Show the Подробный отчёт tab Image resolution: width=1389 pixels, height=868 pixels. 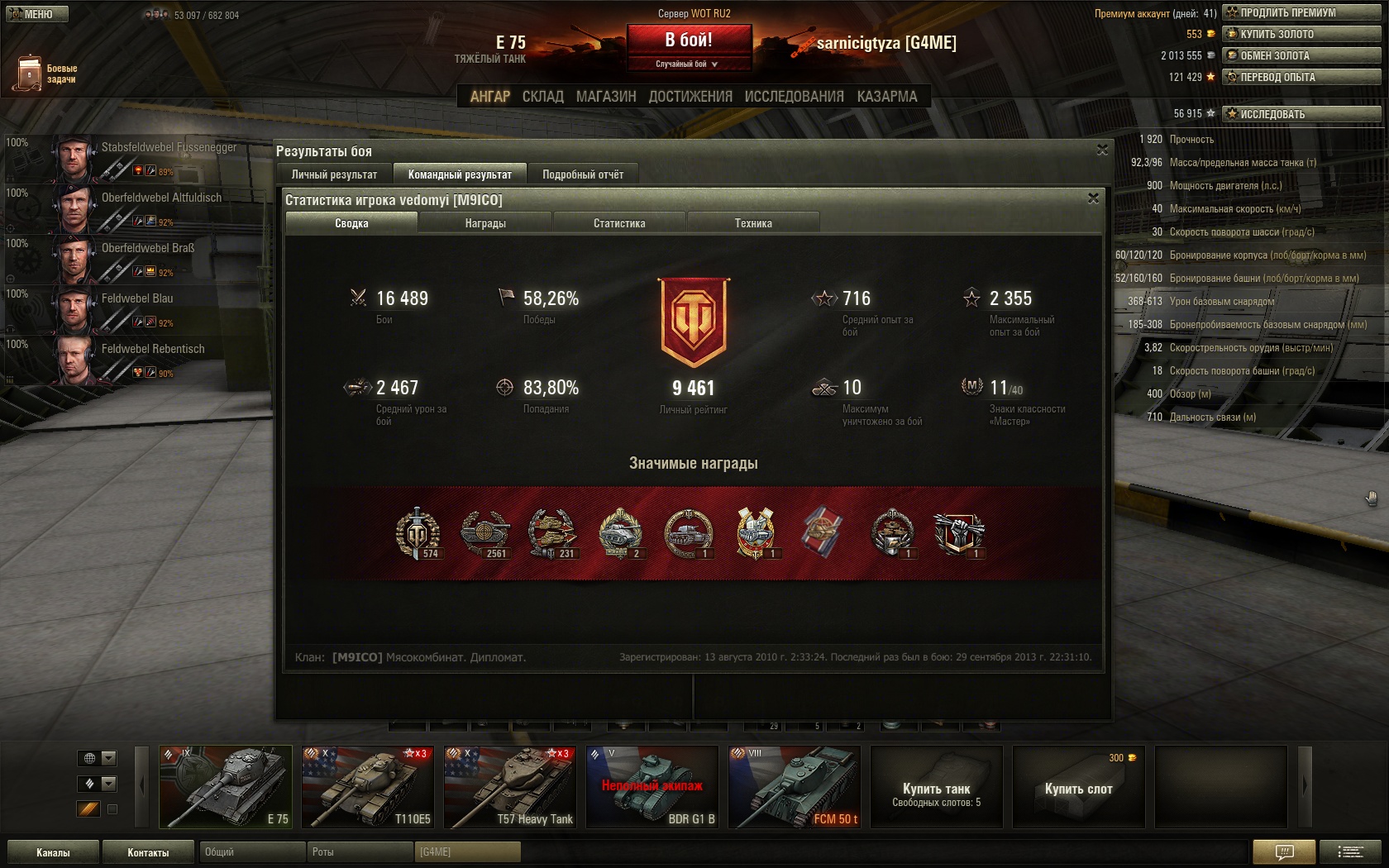click(x=583, y=174)
